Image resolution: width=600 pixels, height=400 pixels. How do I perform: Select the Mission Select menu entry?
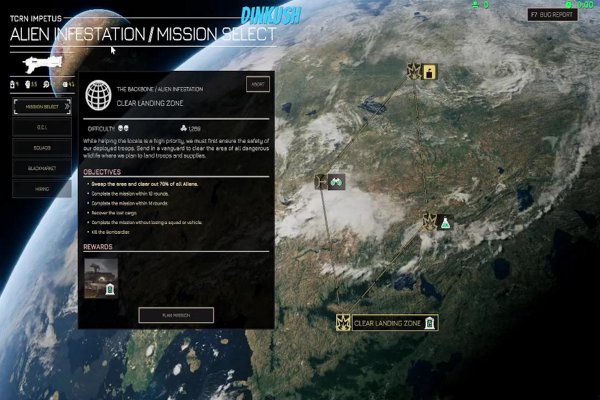(x=41, y=105)
